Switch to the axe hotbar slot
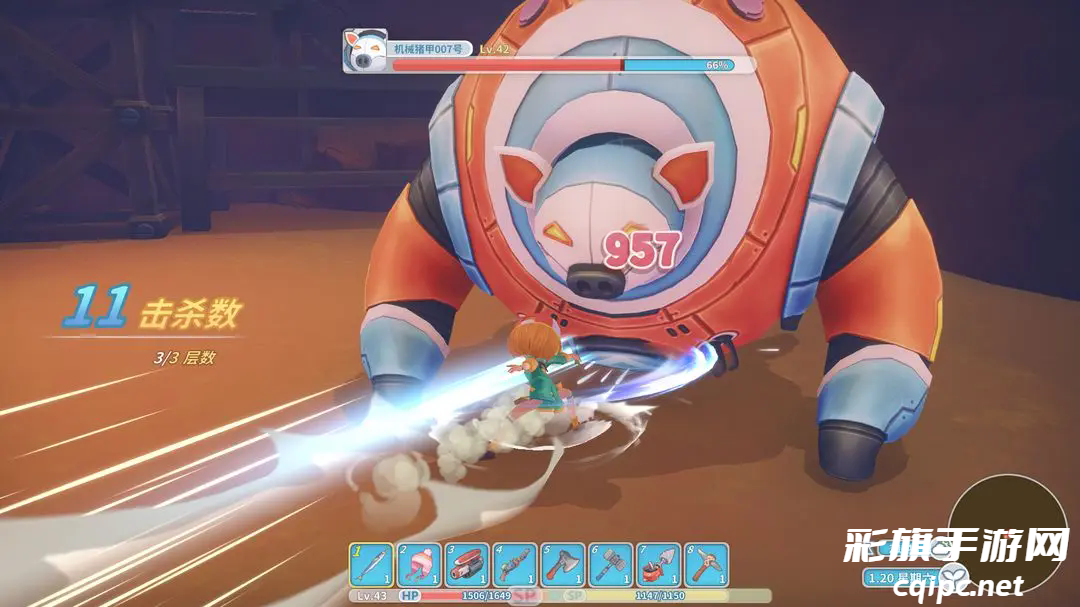This screenshot has width=1080, height=607. click(563, 565)
